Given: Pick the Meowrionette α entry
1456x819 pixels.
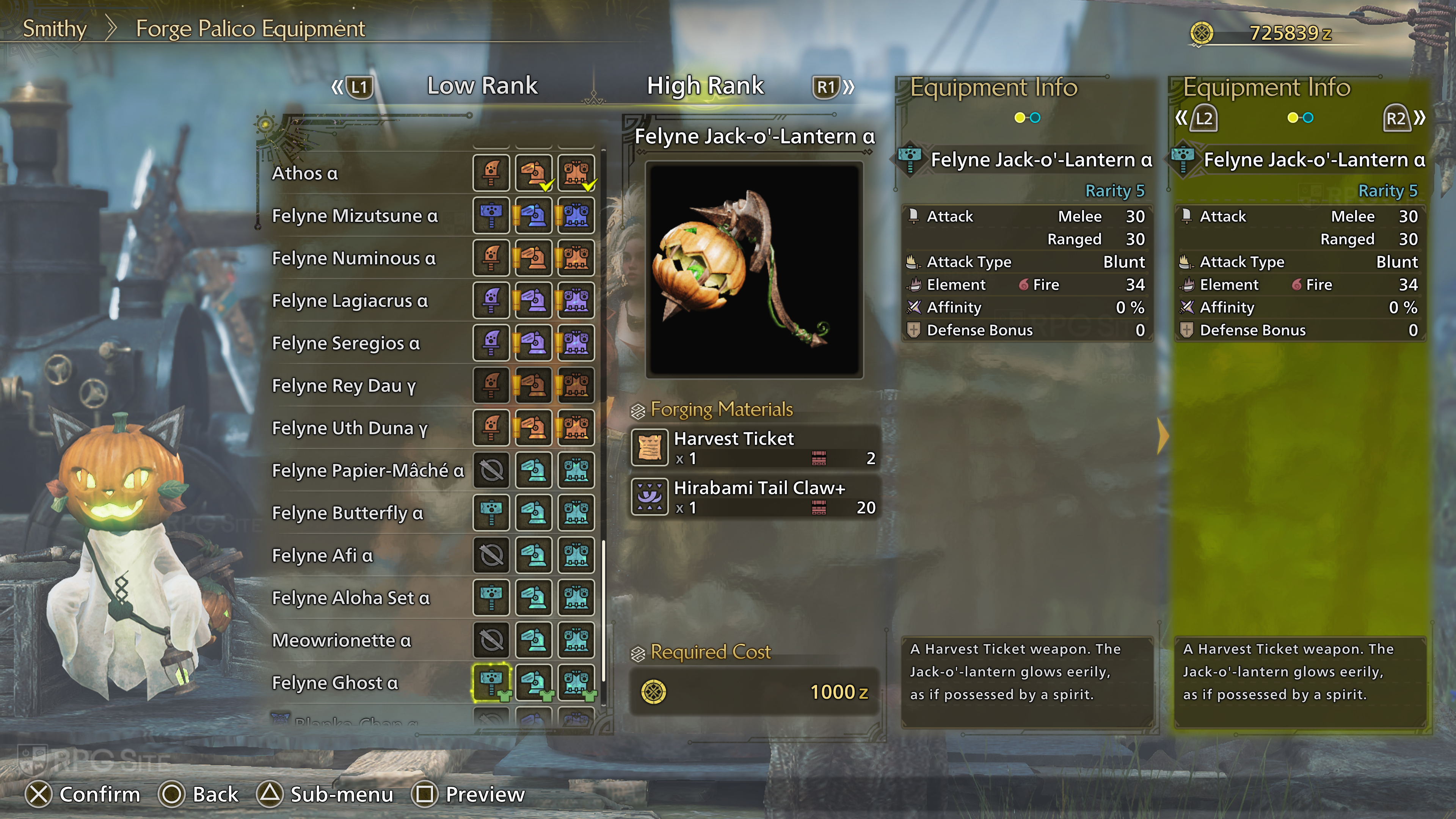Looking at the screenshot, I should coord(341,640).
